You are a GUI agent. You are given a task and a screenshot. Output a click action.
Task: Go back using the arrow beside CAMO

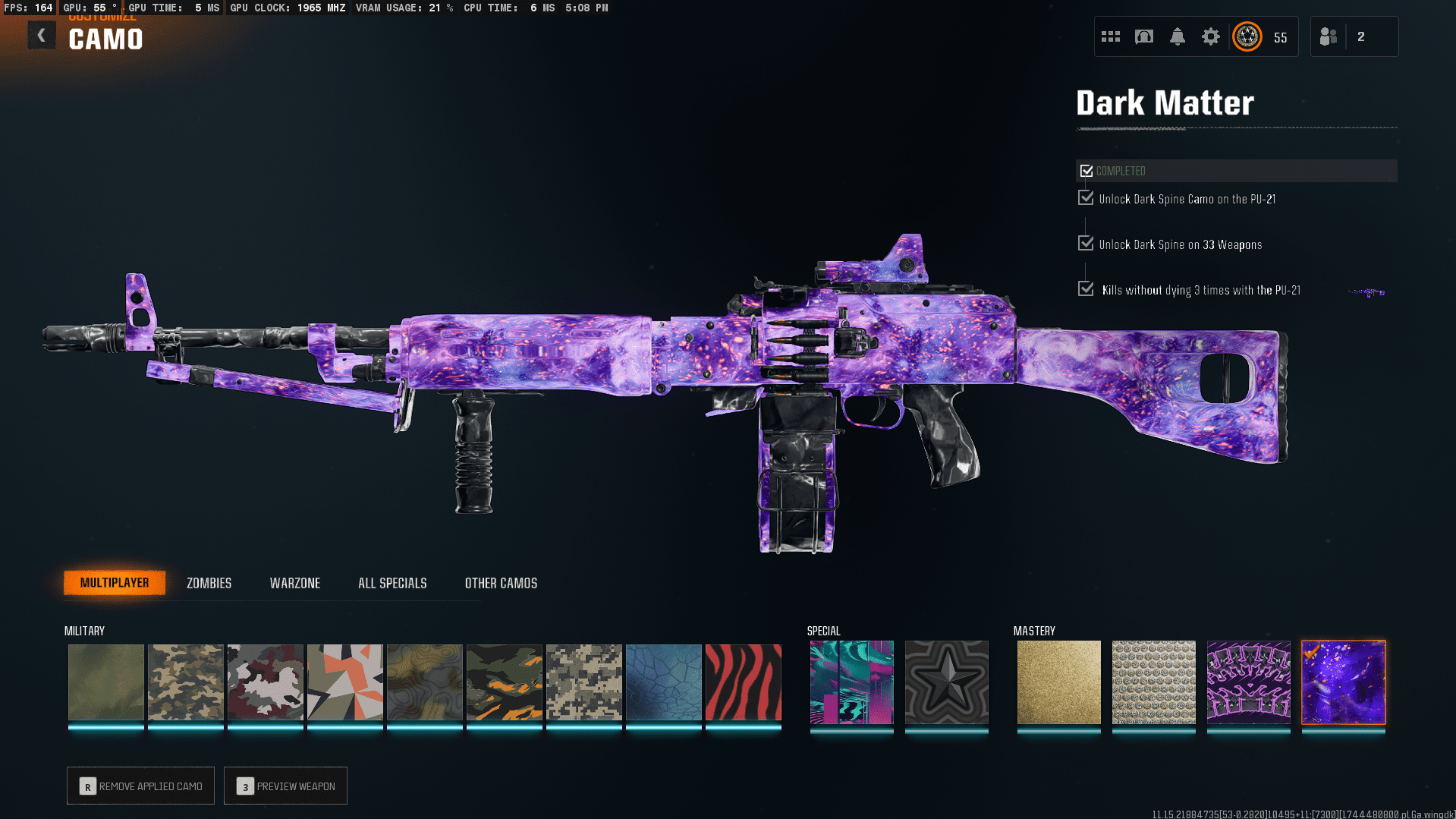tap(42, 36)
